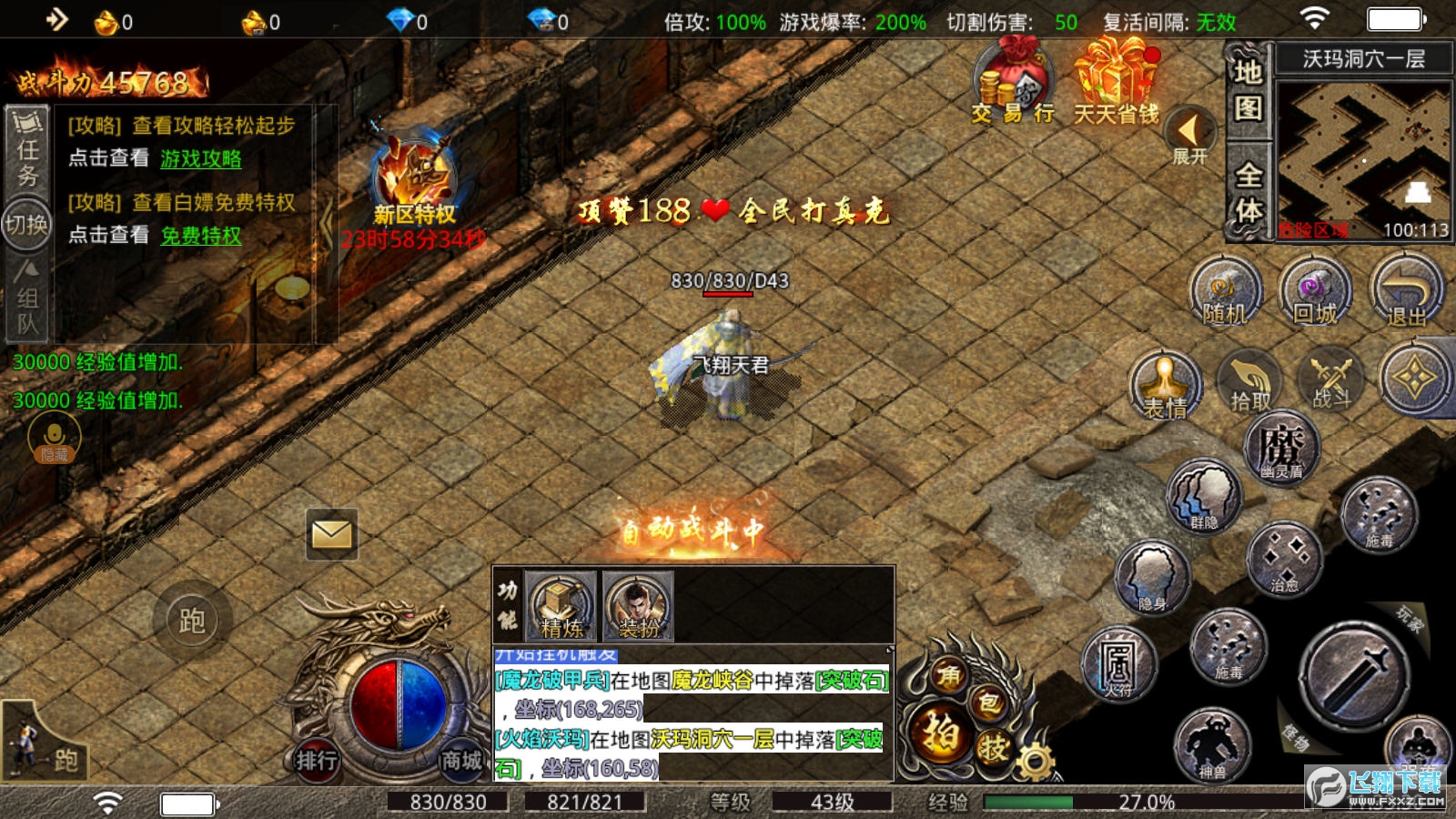Tap the 切换 switch button

(26, 225)
